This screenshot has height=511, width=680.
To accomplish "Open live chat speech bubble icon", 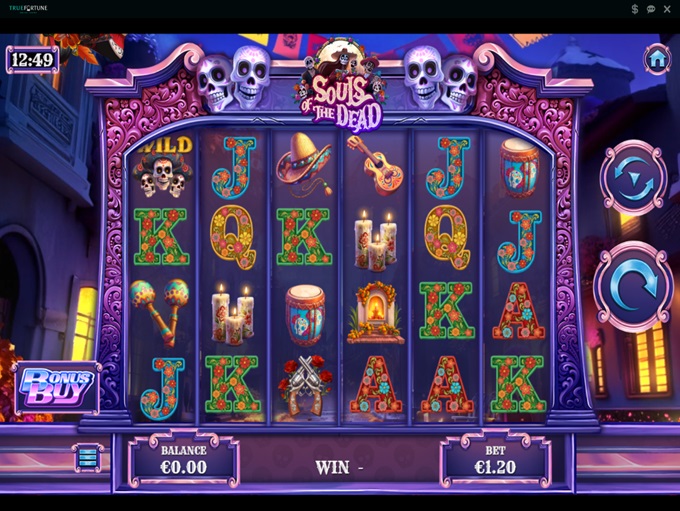I will point(651,9).
